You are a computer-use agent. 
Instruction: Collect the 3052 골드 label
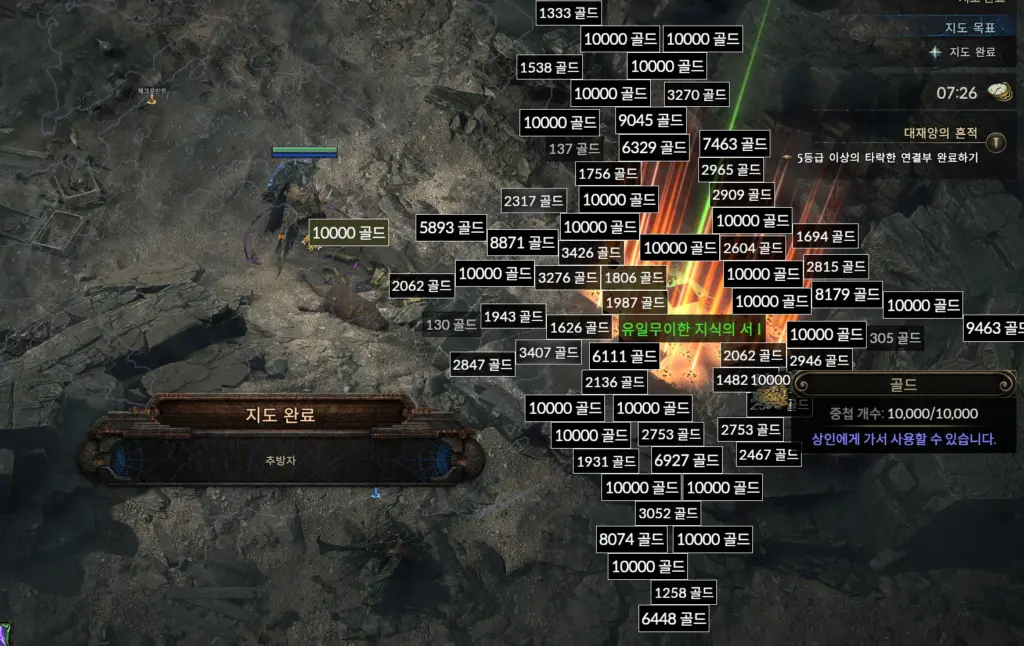tap(668, 514)
